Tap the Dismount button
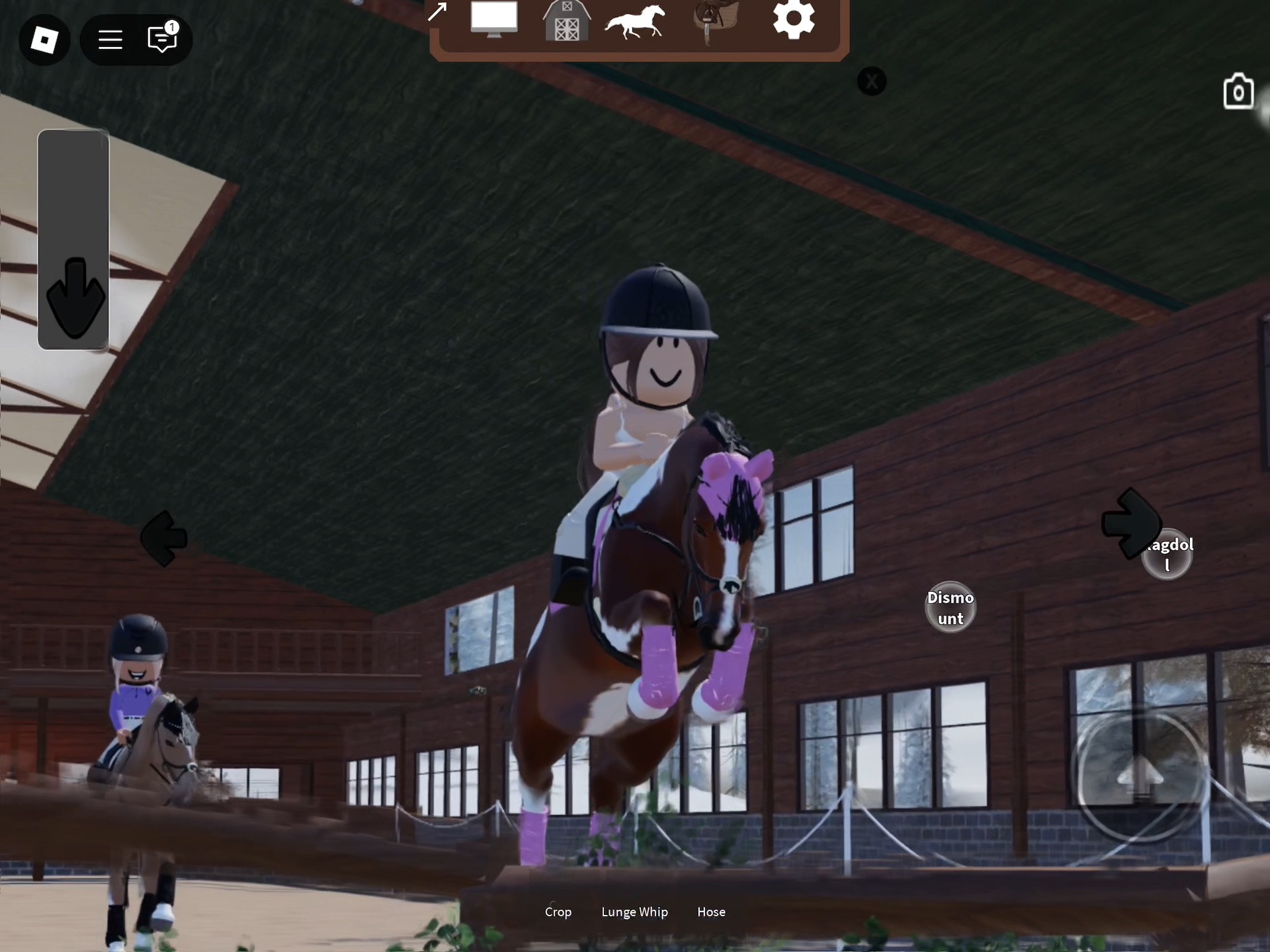1270x952 pixels. [951, 608]
